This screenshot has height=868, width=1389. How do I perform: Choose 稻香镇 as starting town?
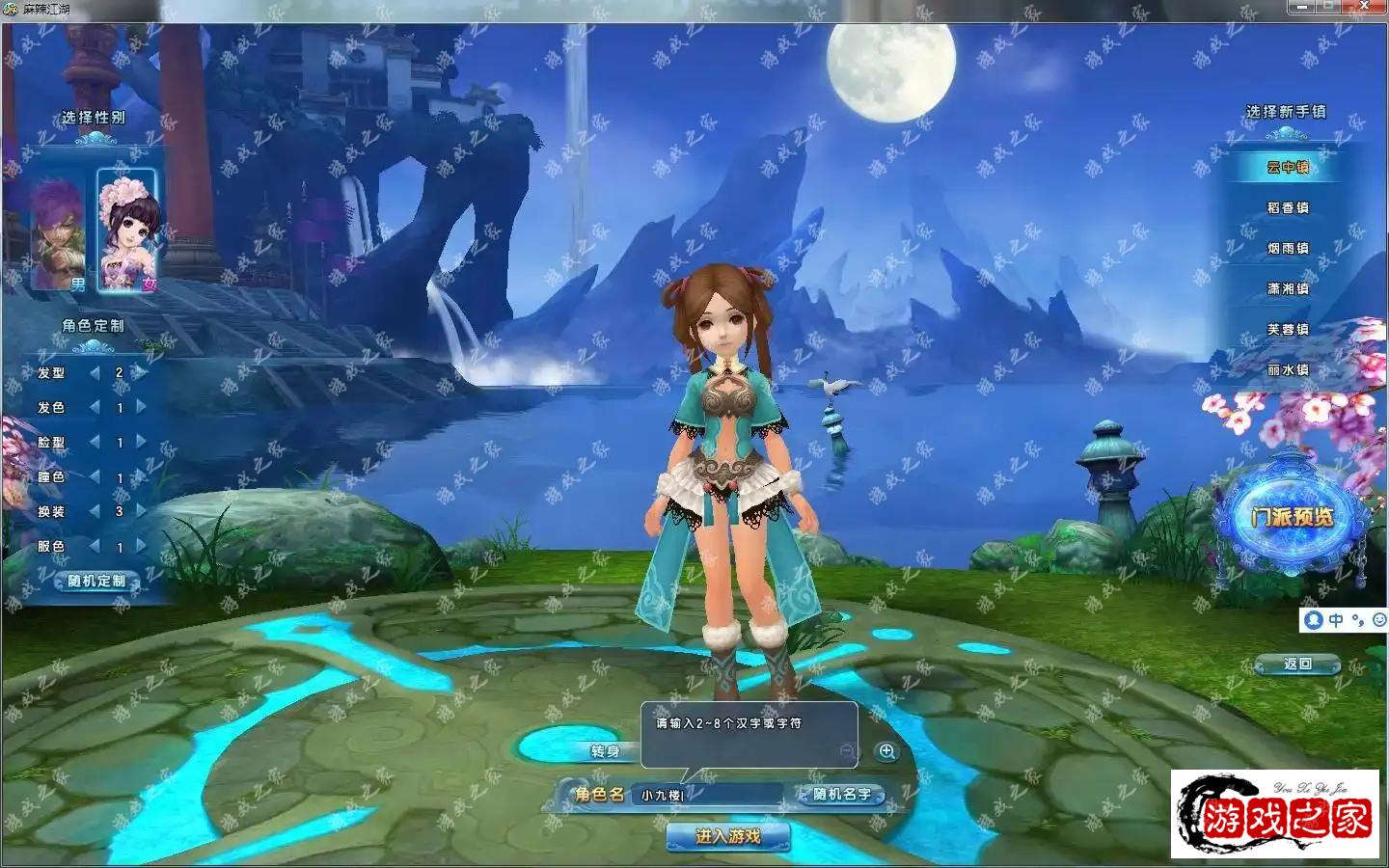(1288, 207)
